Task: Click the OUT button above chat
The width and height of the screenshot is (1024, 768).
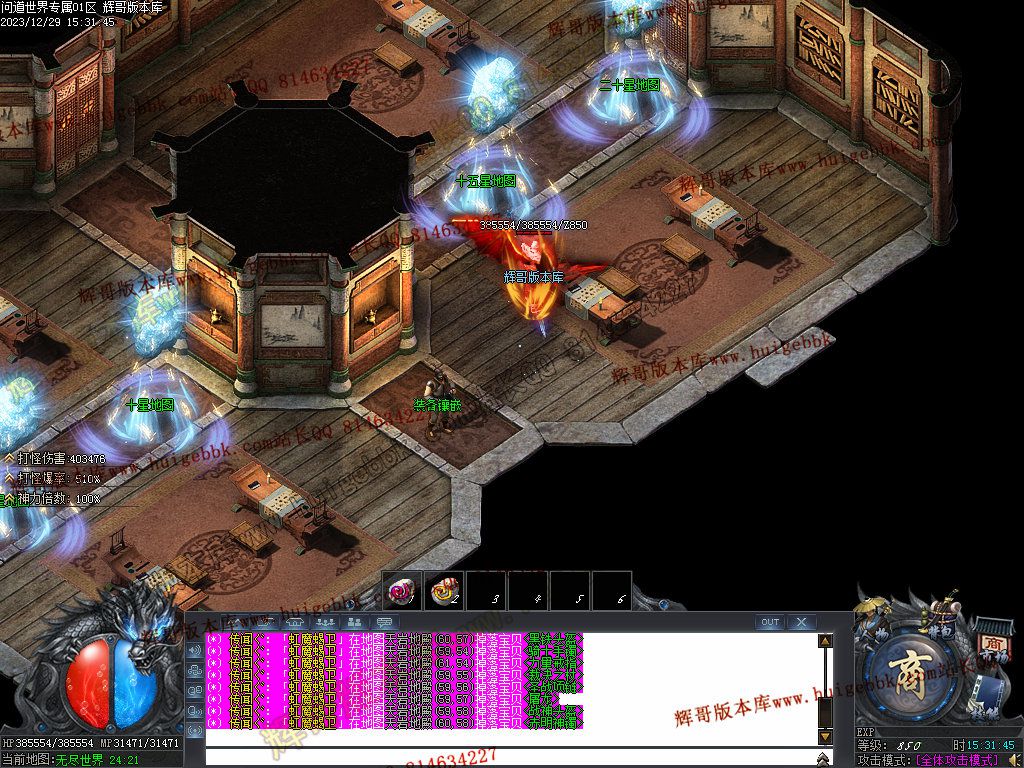Action: pos(769,622)
